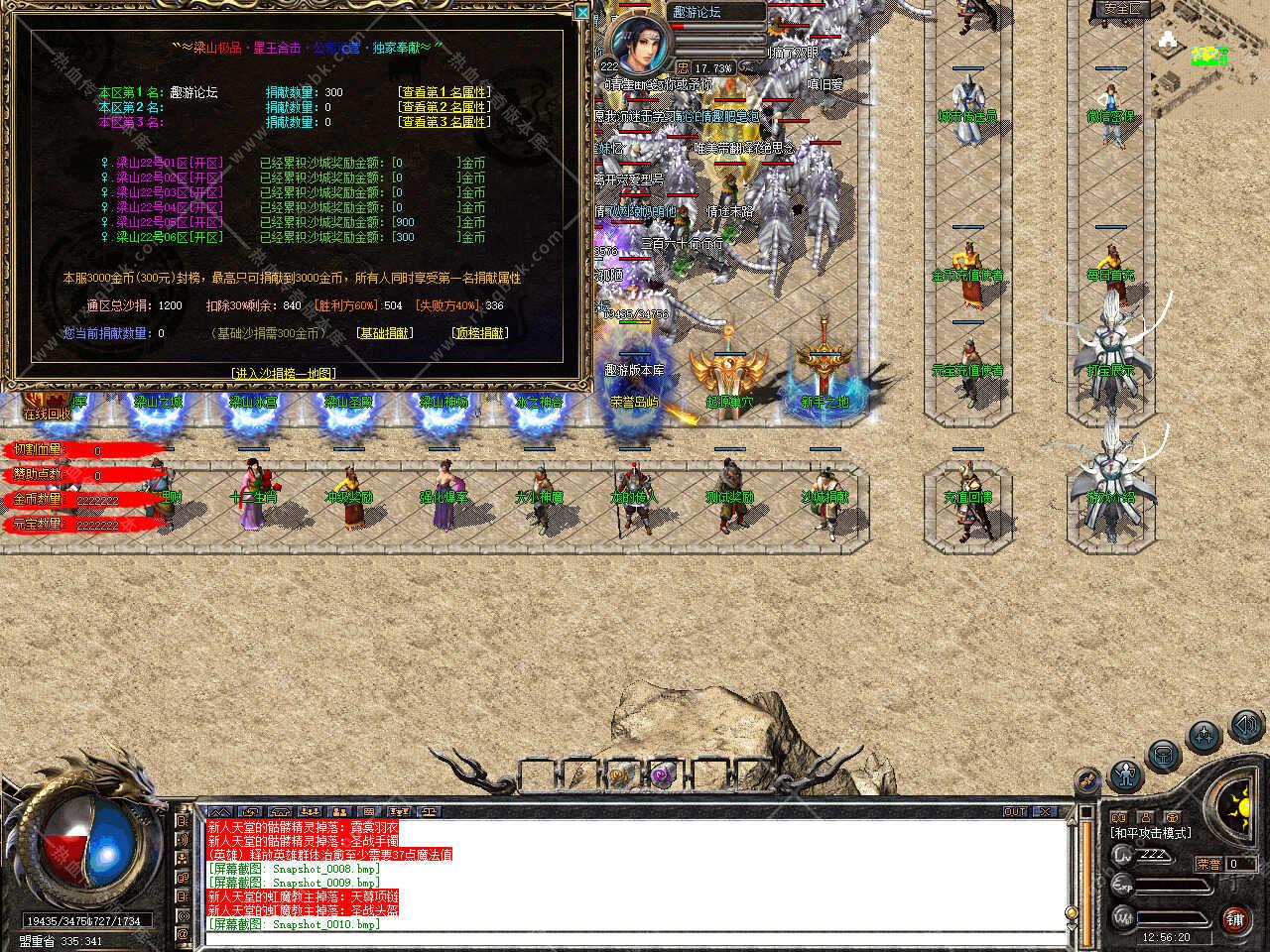Close the donation ranking dialog
This screenshot has height=952, width=1270.
tap(582, 12)
